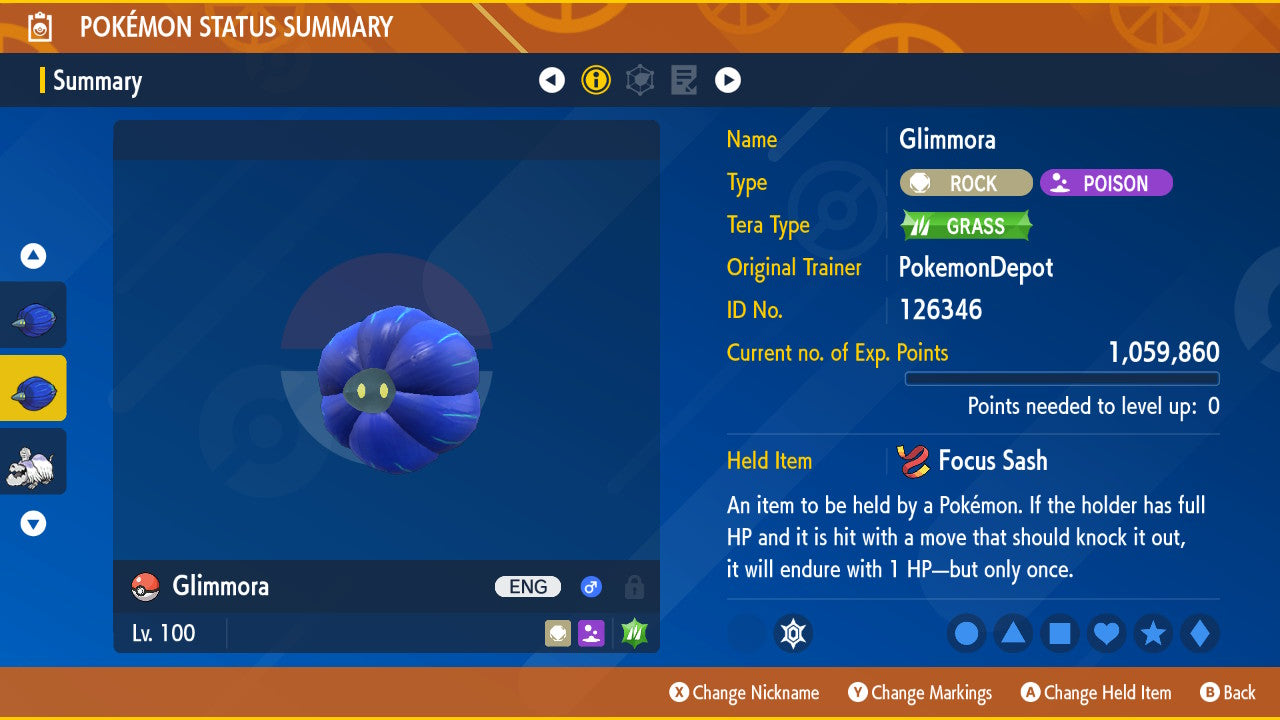The width and height of the screenshot is (1280, 720).
Task: Go to the previous summary page arrow
Action: (x=552, y=80)
